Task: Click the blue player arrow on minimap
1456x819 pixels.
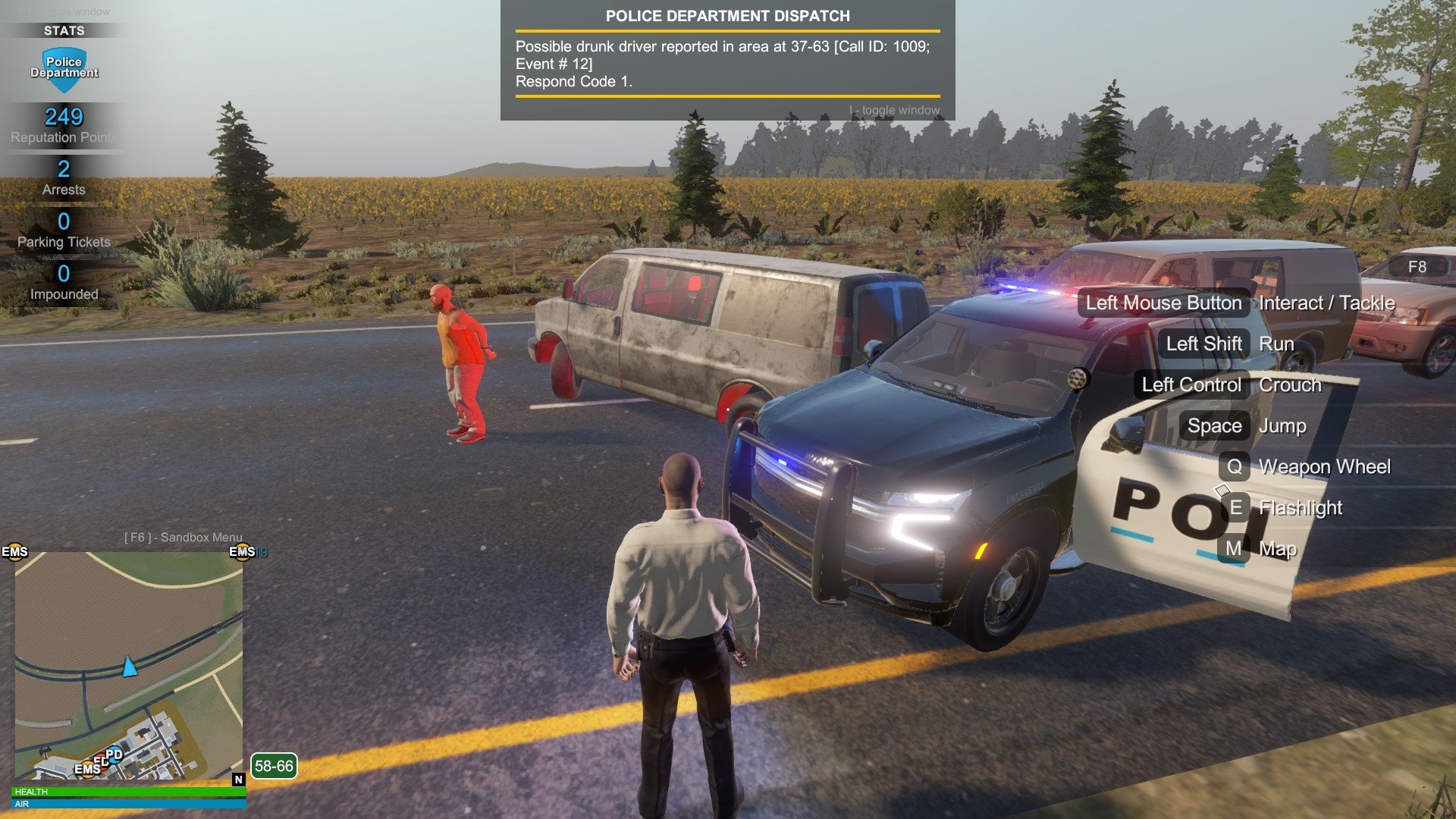Action: (130, 667)
